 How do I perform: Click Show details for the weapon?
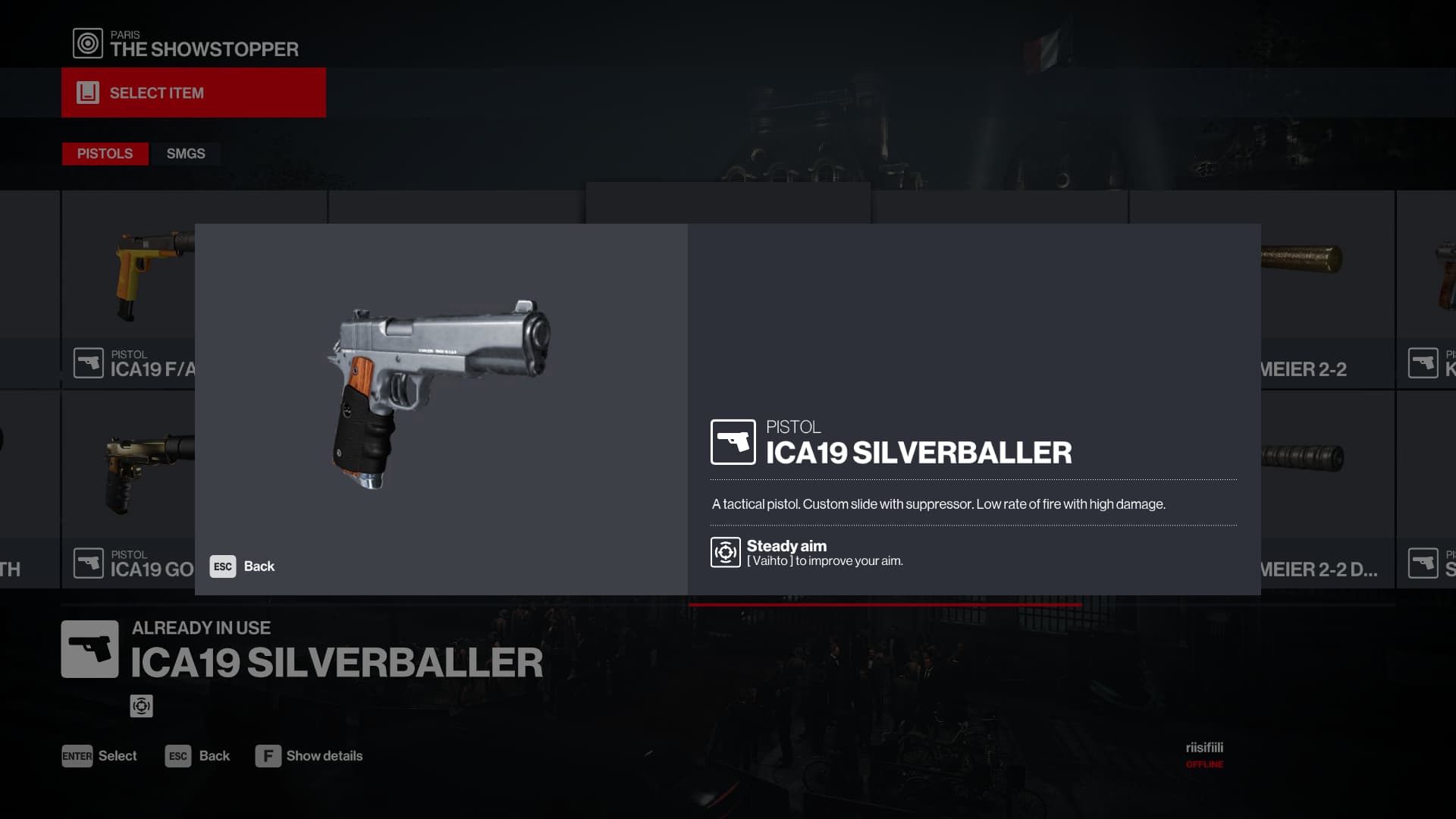(309, 756)
